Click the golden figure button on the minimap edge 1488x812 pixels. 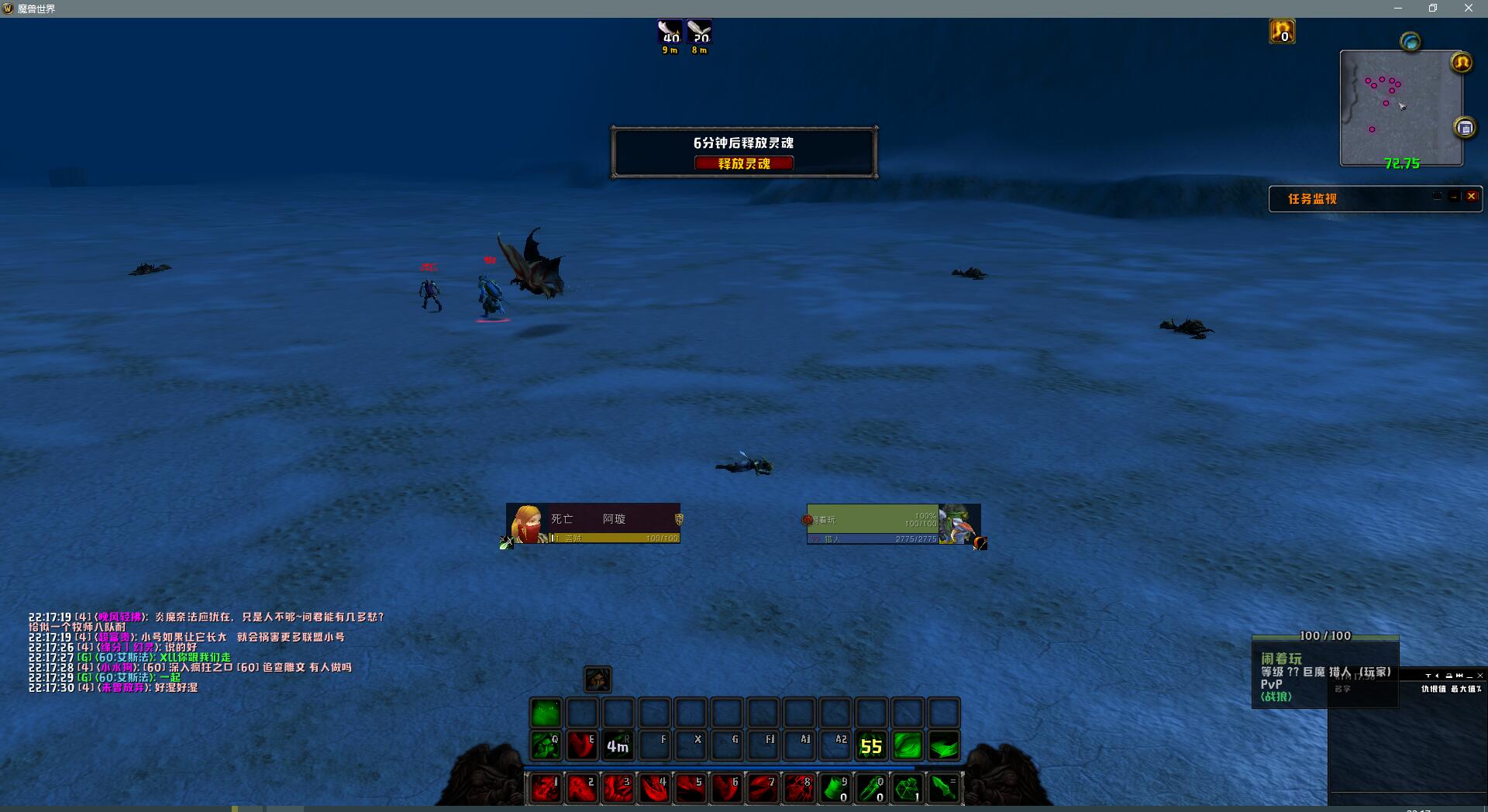[1462, 62]
